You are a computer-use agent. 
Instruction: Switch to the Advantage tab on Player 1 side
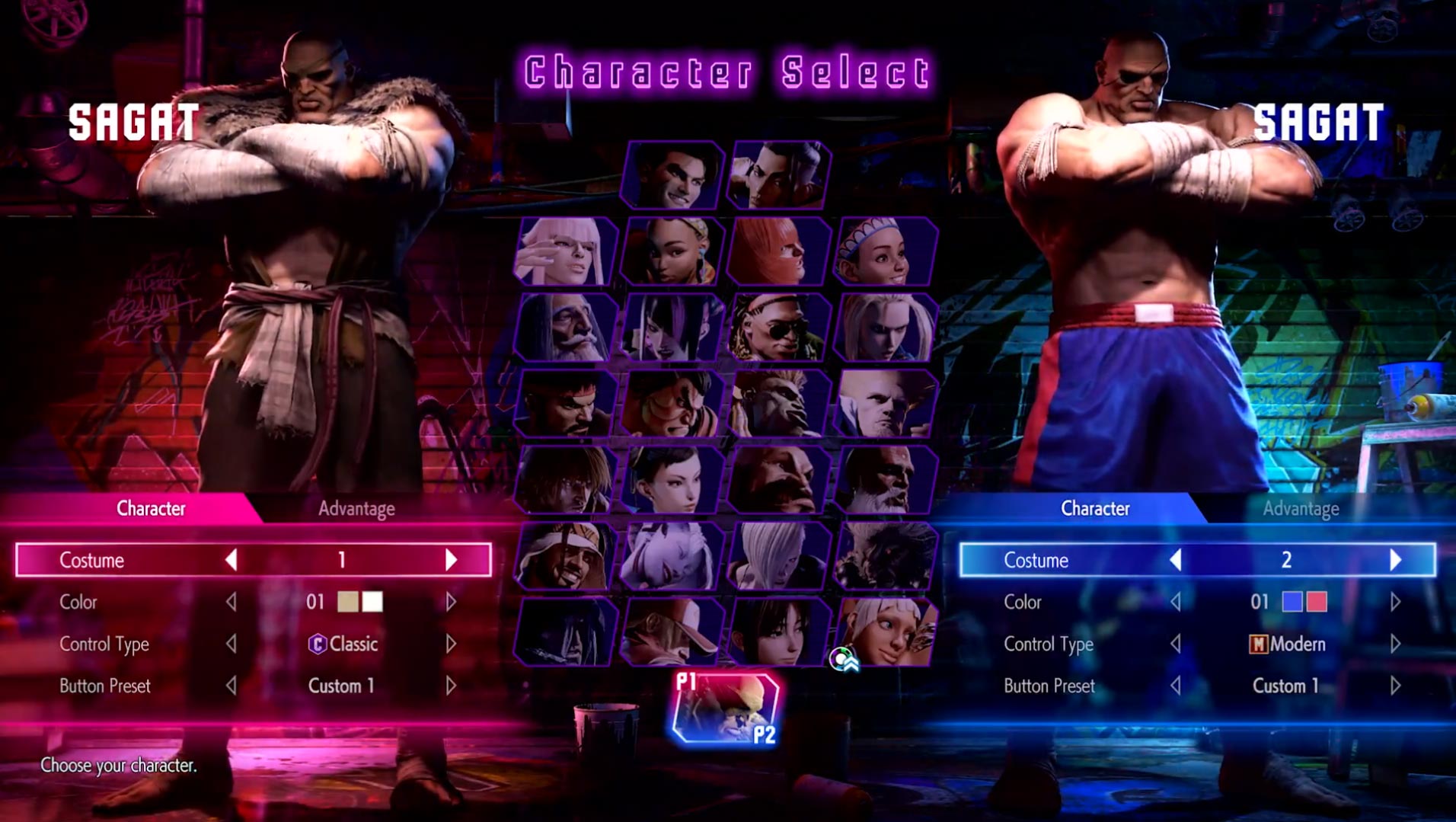point(356,509)
